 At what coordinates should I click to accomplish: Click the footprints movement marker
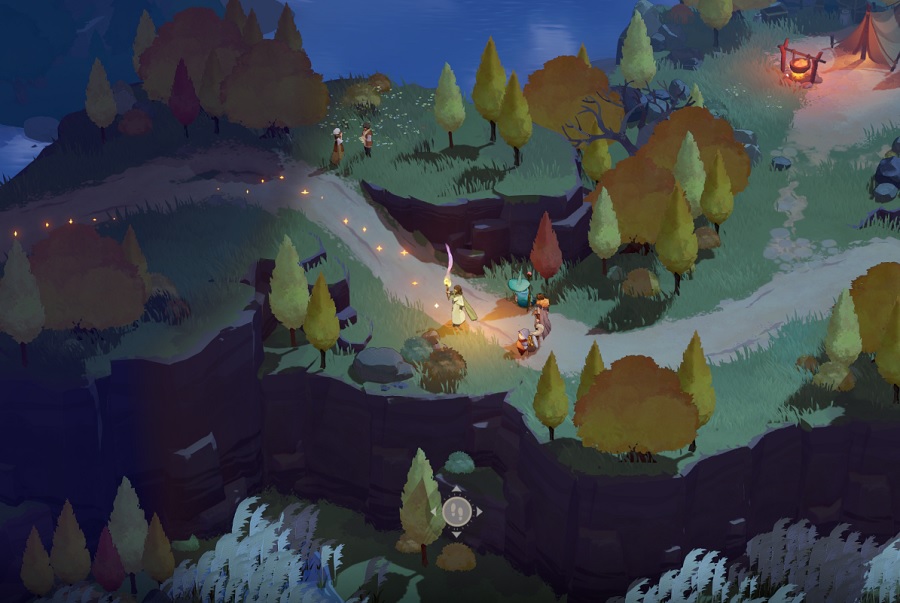pos(456,511)
